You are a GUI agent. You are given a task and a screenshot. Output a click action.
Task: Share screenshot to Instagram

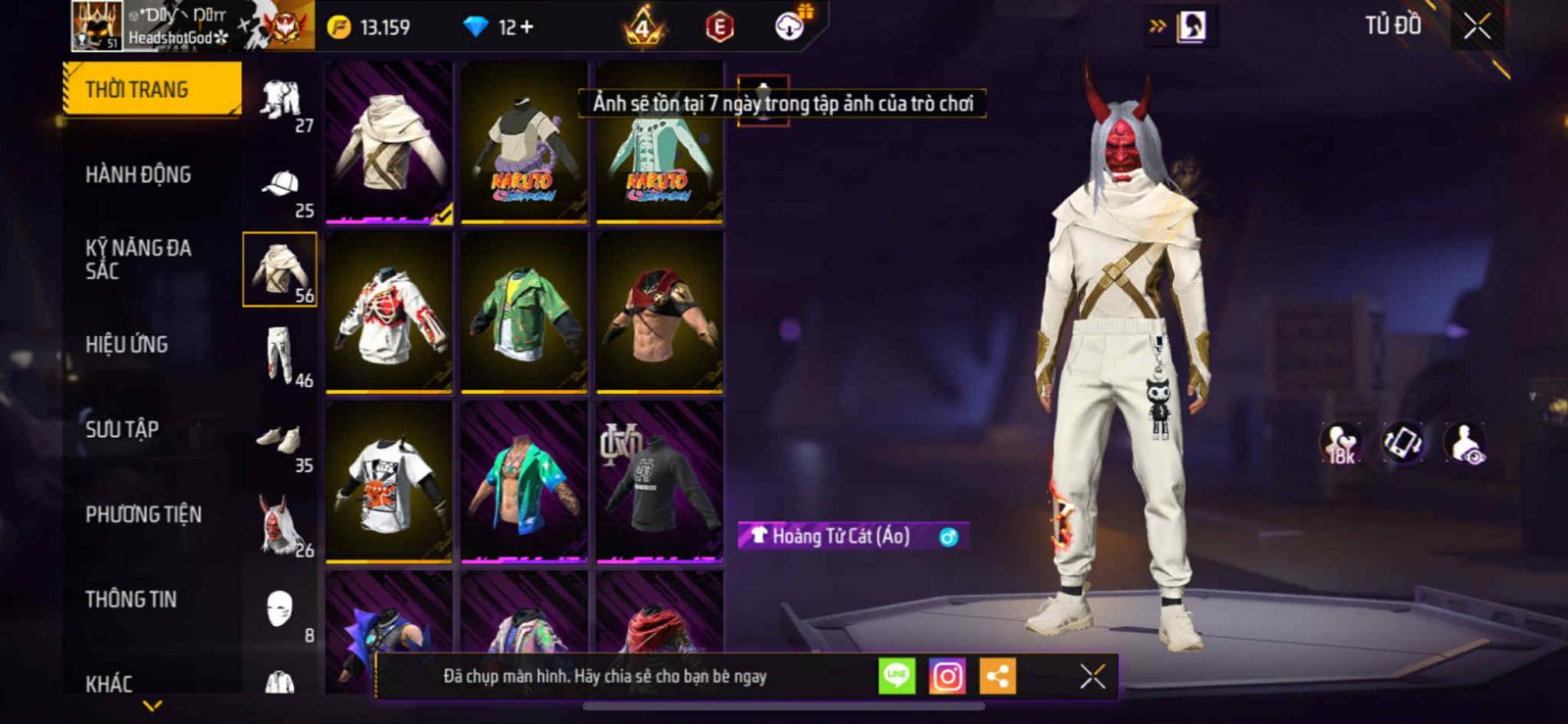[x=947, y=676]
